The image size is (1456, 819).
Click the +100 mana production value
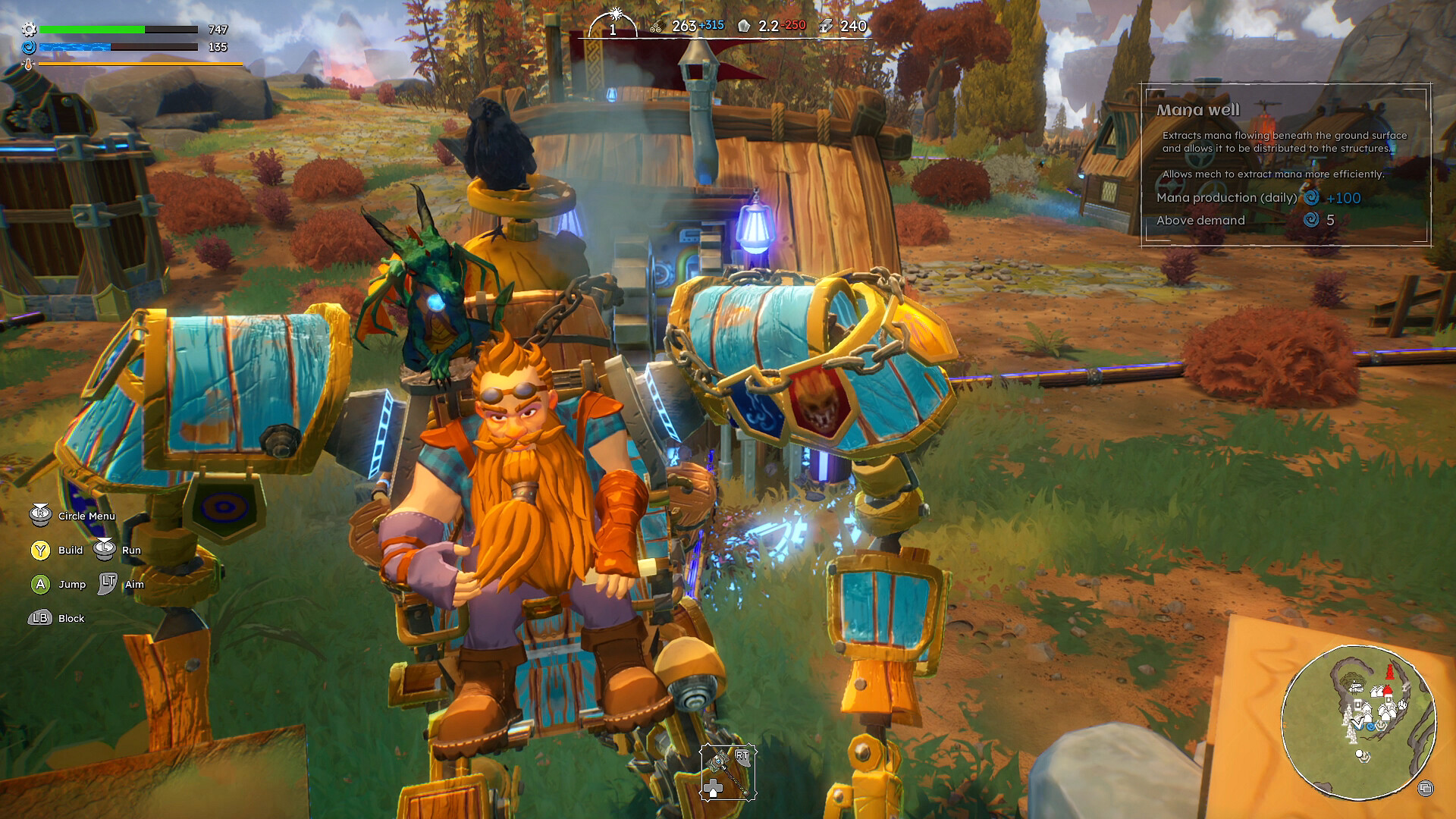1345,197
